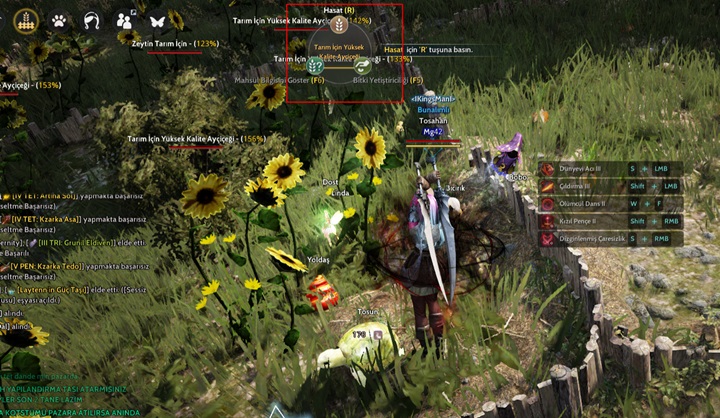Click the white butterfly icon

pyautogui.click(x=157, y=20)
